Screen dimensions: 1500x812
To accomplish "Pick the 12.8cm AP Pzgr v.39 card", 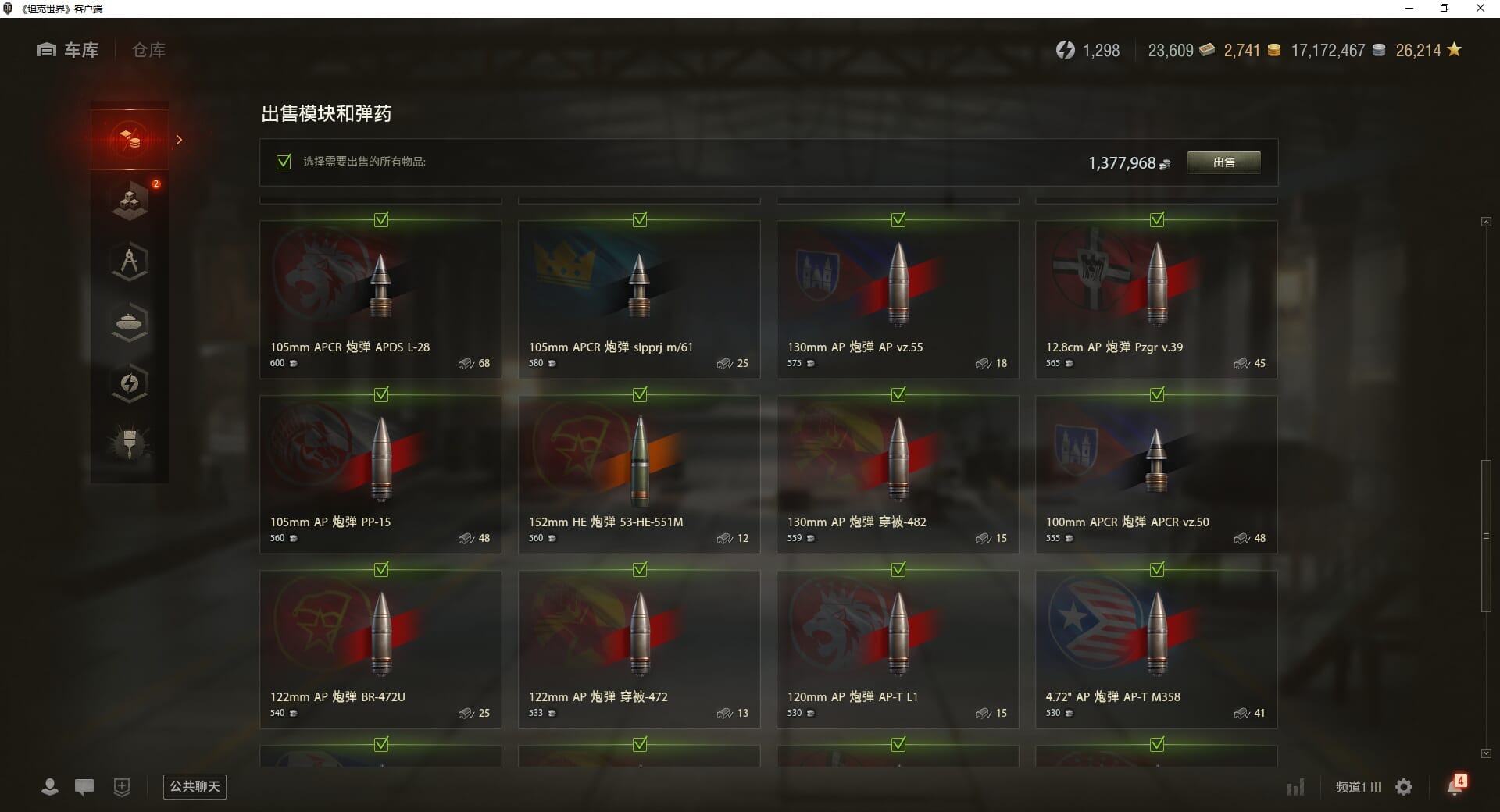I will [x=1156, y=300].
